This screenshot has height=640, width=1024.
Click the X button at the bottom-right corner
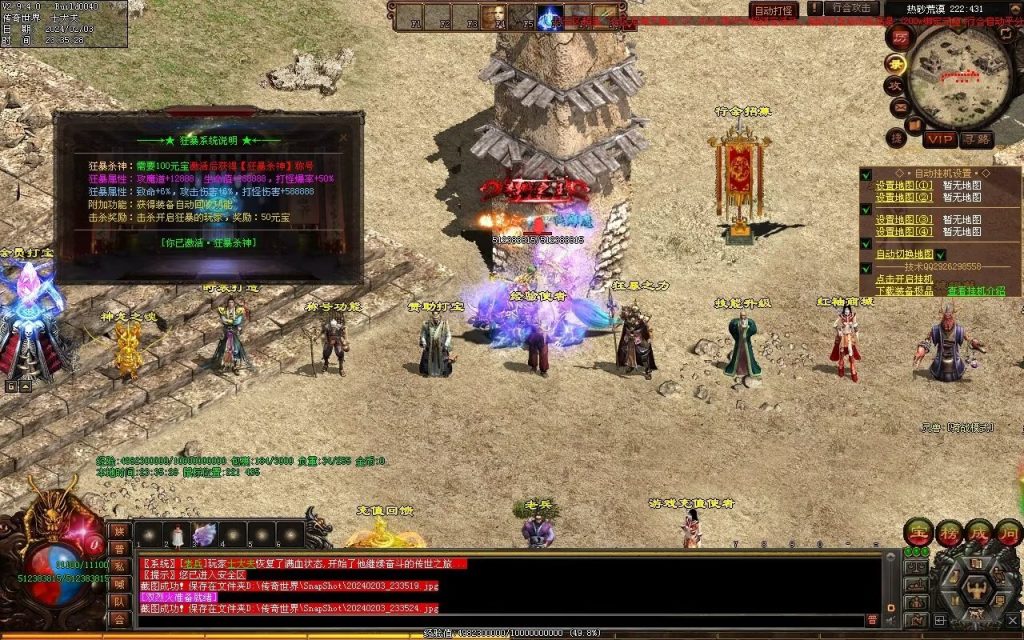[1014, 620]
